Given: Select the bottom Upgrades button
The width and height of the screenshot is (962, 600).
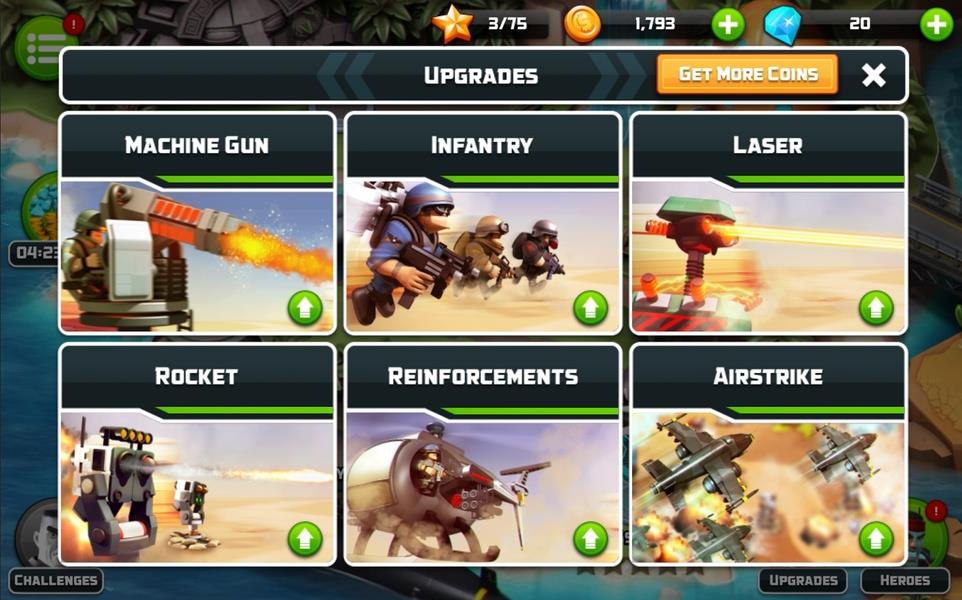Looking at the screenshot, I should pos(802,580).
